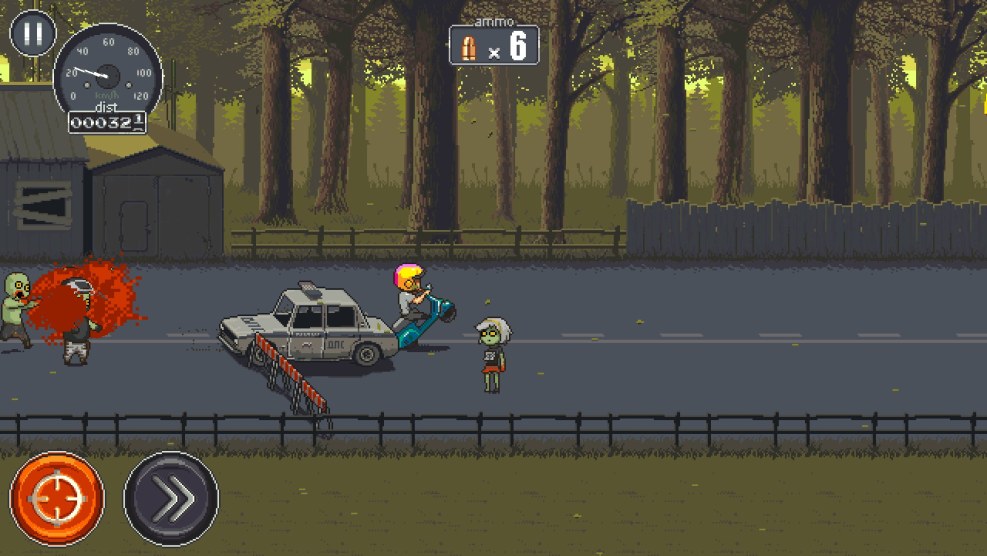Activate the double-arrow boost button
The image size is (987, 556).
coord(171,498)
